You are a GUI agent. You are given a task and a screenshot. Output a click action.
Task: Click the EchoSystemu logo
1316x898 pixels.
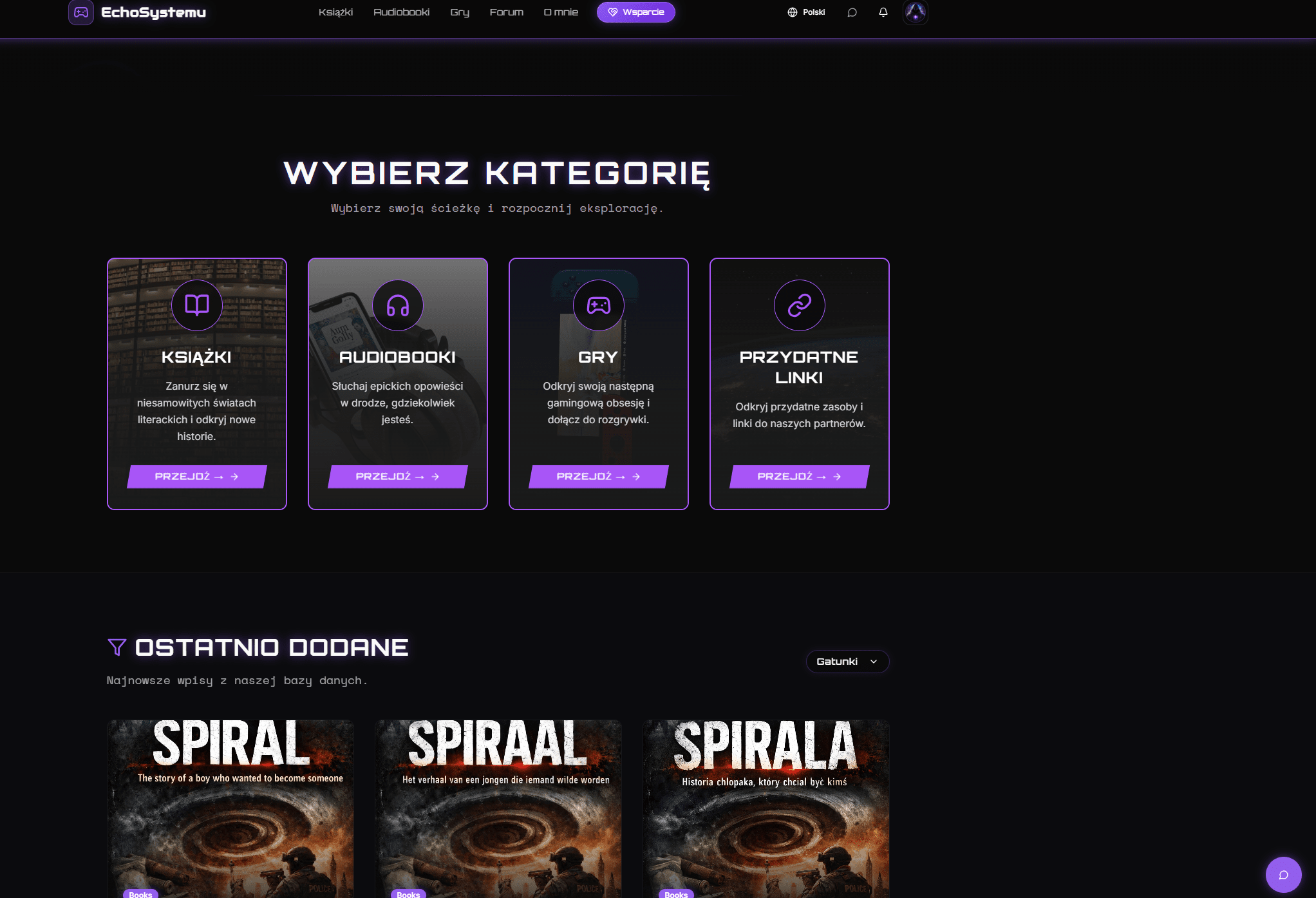coord(138,12)
